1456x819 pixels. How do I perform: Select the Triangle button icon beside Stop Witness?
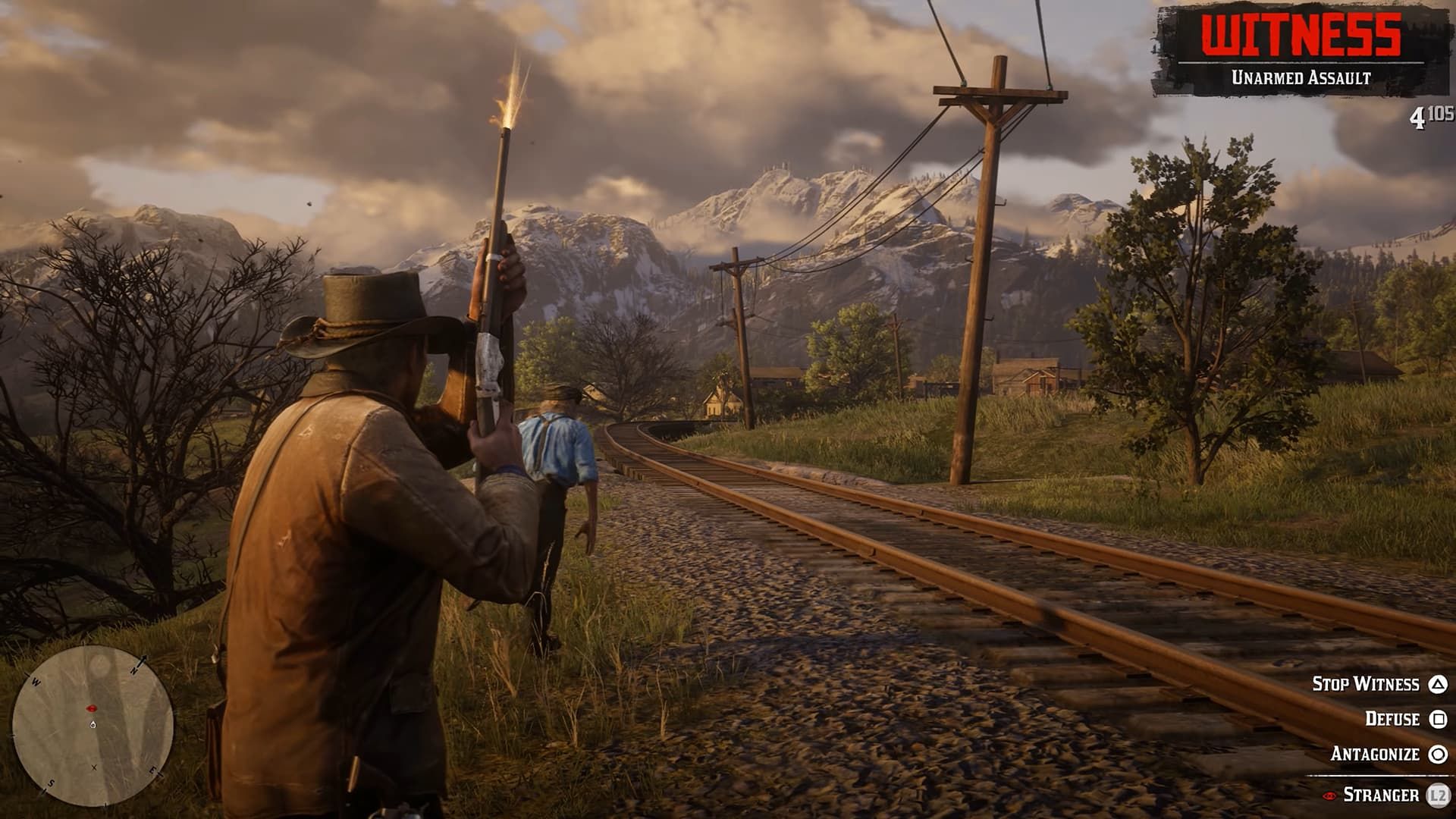pos(1438,685)
